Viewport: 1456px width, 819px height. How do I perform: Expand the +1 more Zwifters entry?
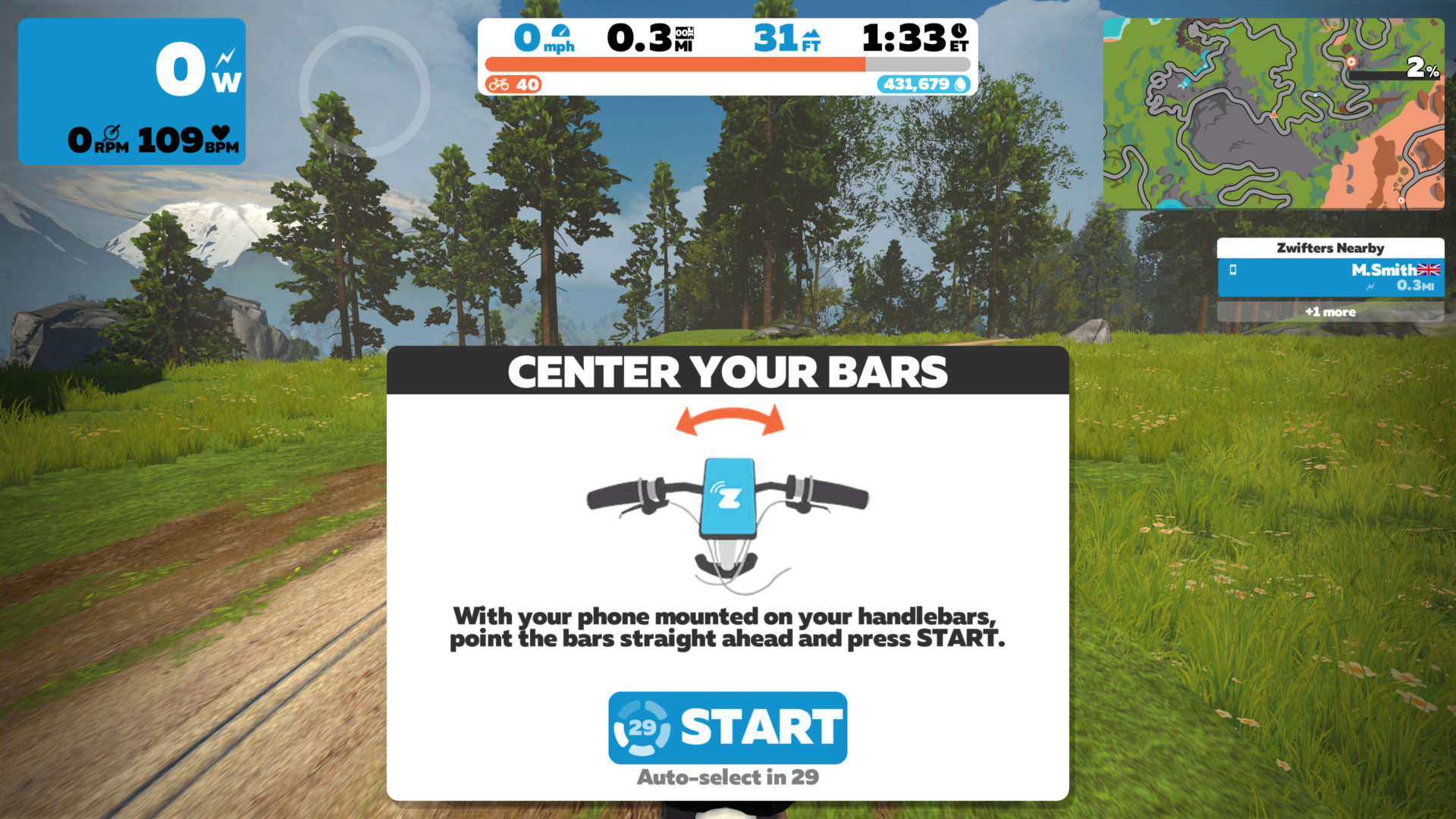[1332, 312]
